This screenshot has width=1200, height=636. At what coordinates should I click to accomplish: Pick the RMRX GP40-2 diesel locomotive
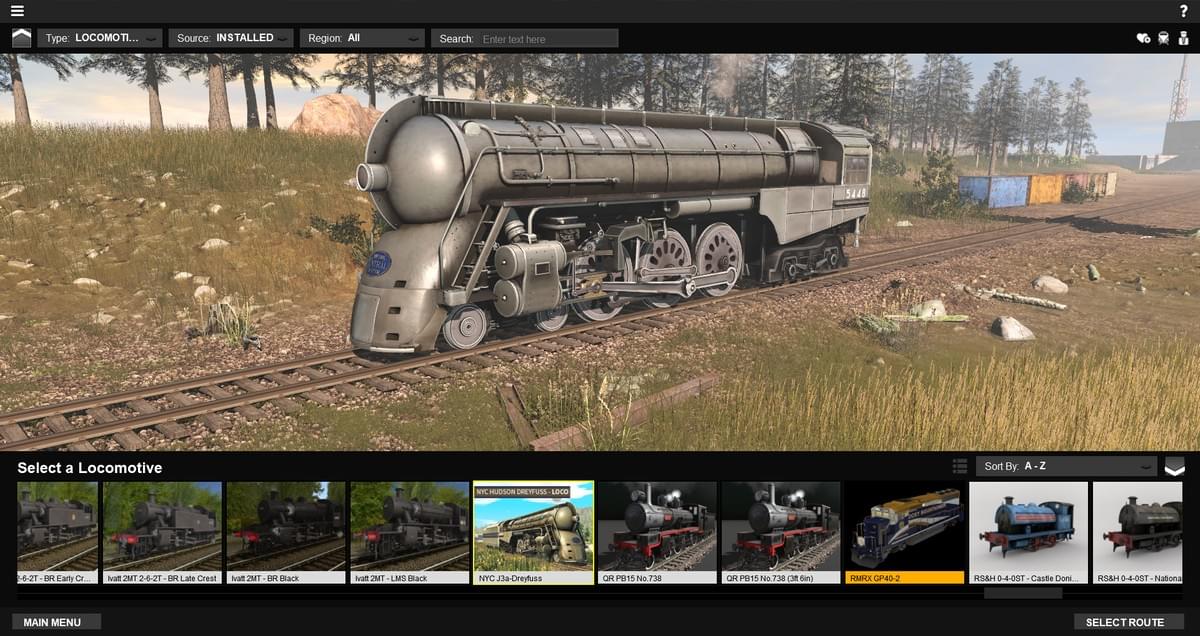click(904, 532)
